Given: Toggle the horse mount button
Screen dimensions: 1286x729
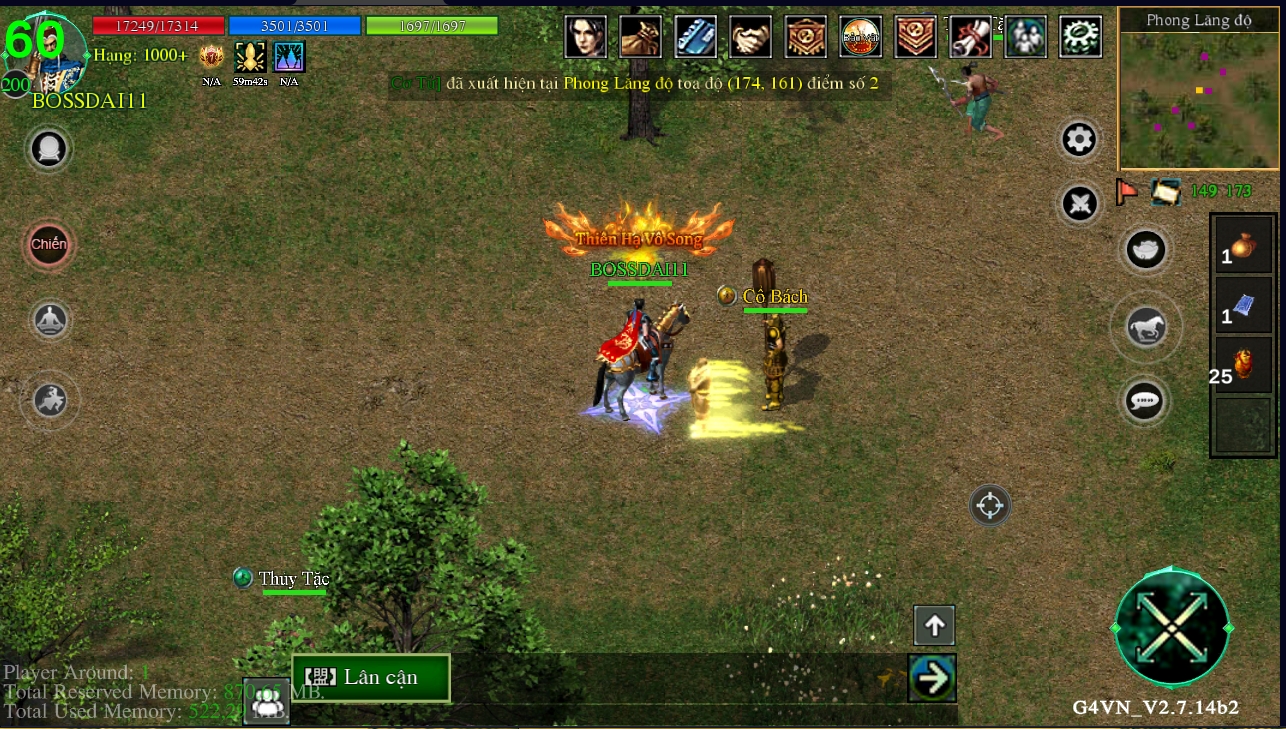Looking at the screenshot, I should click(1146, 327).
